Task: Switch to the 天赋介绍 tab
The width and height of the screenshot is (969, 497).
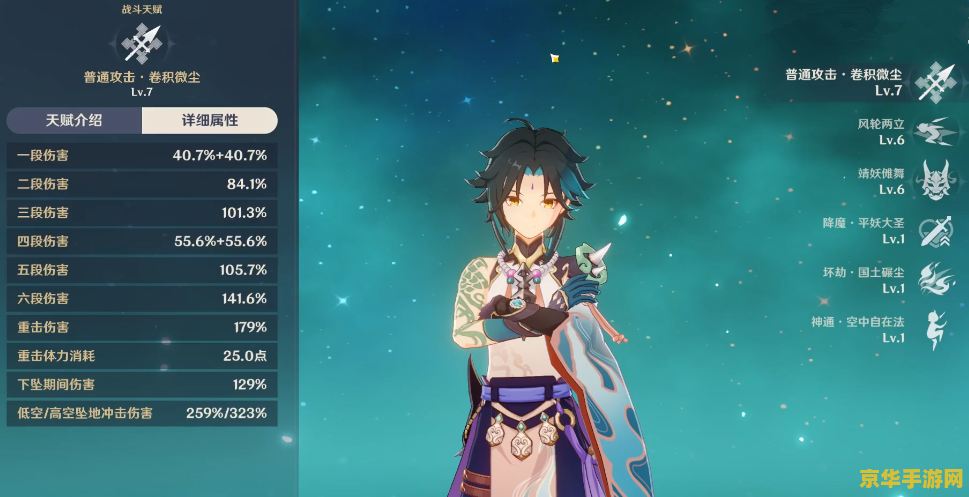Action: coord(74,120)
